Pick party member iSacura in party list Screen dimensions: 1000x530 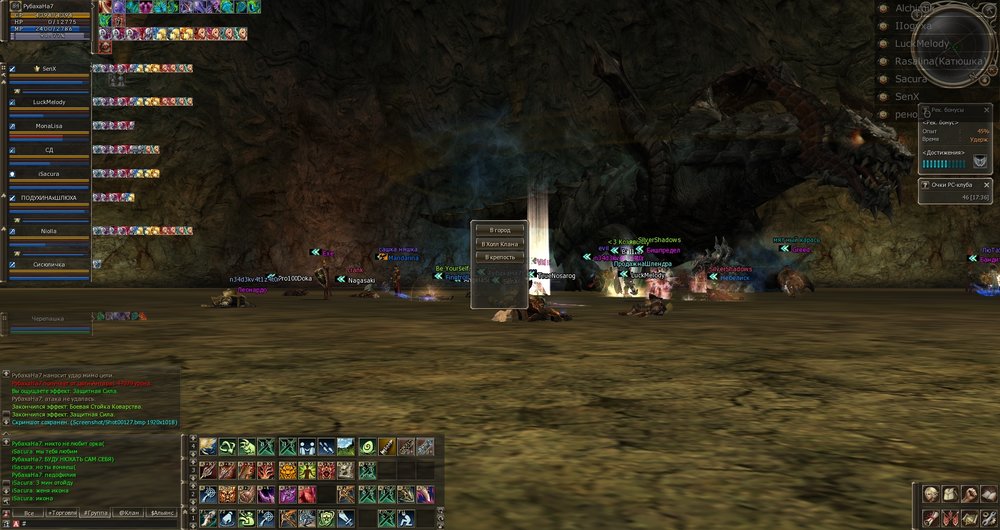pos(48,173)
